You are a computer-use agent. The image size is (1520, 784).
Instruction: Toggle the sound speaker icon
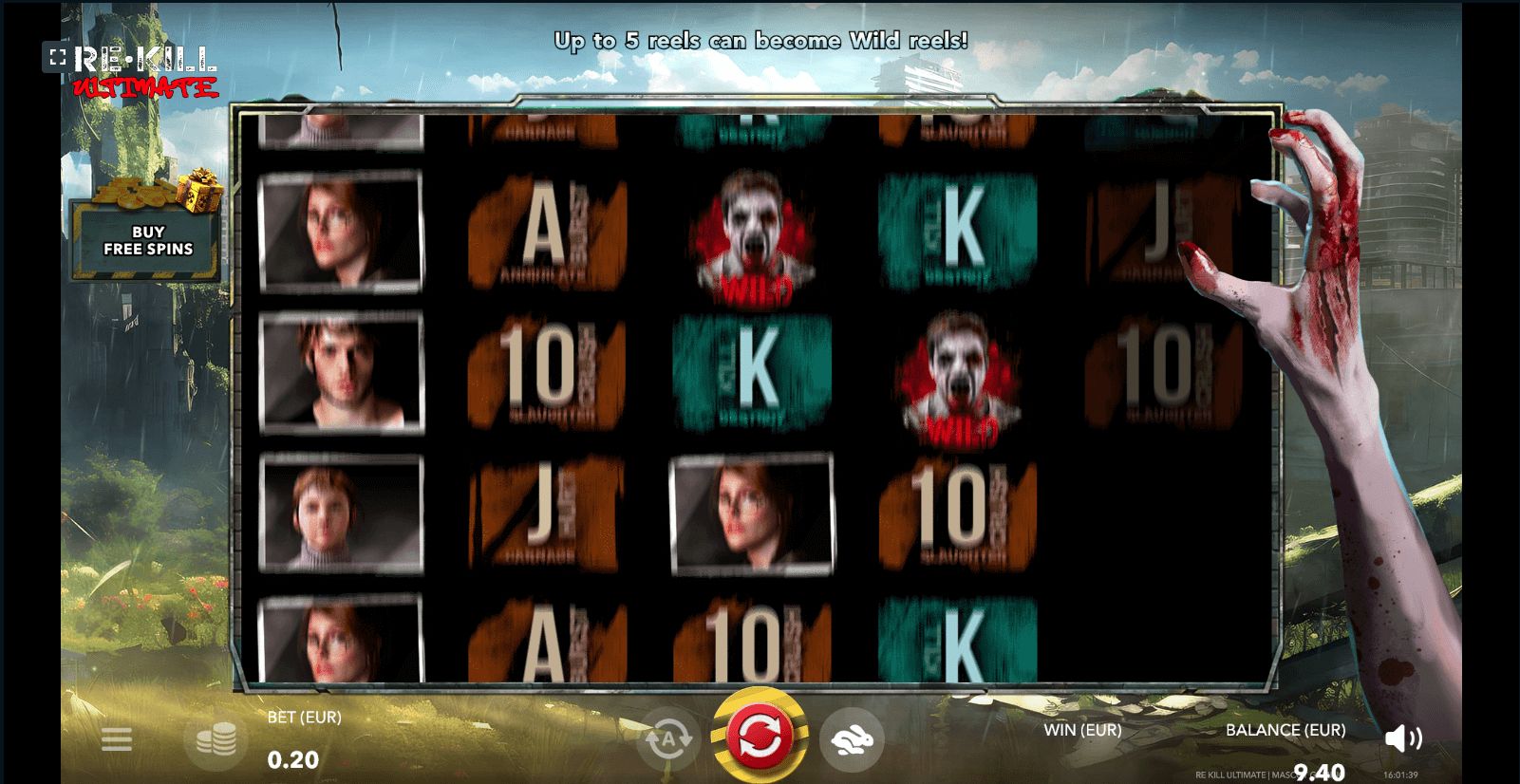pos(1402,738)
